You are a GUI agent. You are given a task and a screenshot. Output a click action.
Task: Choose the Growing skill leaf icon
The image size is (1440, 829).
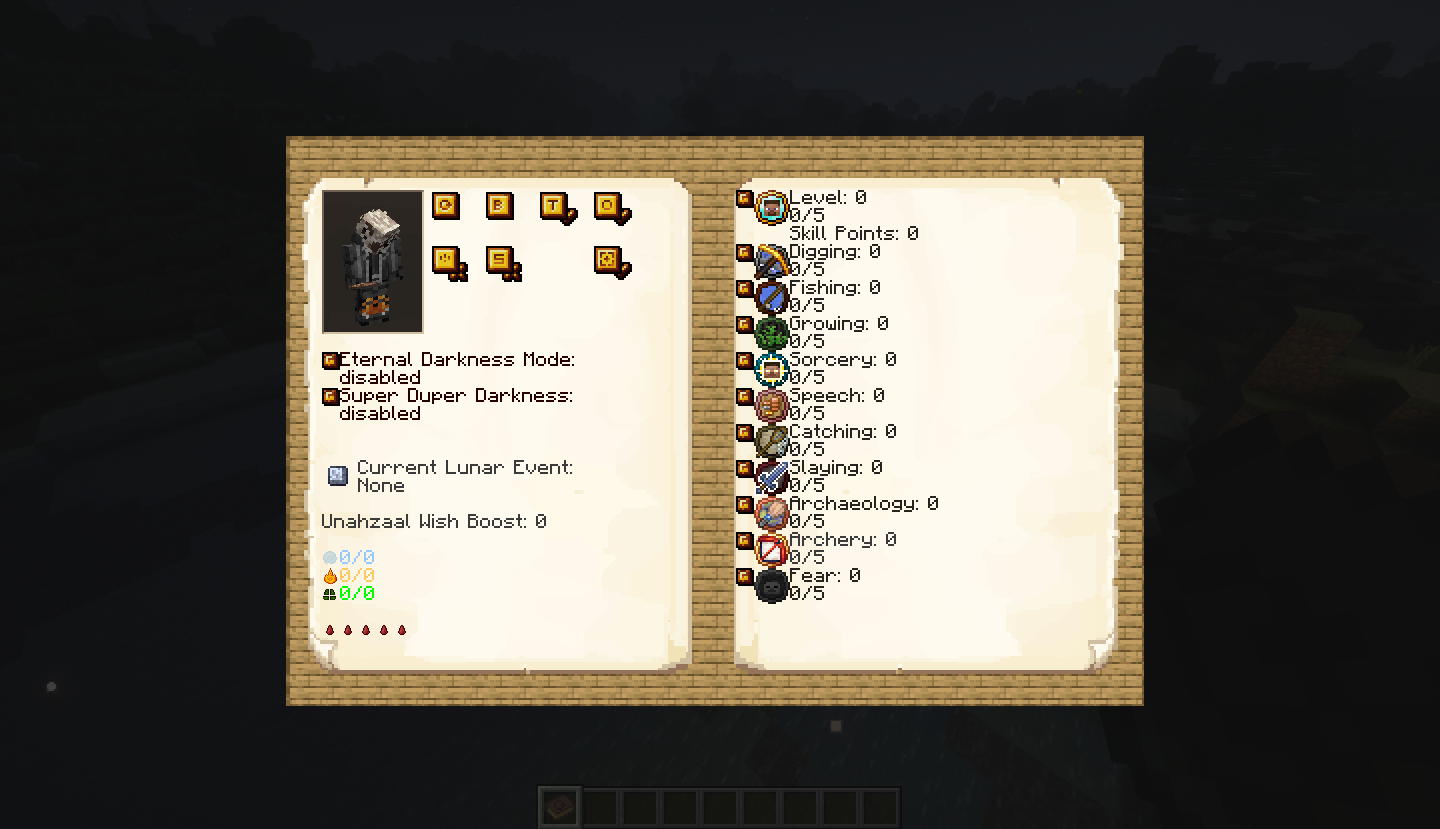pos(772,334)
